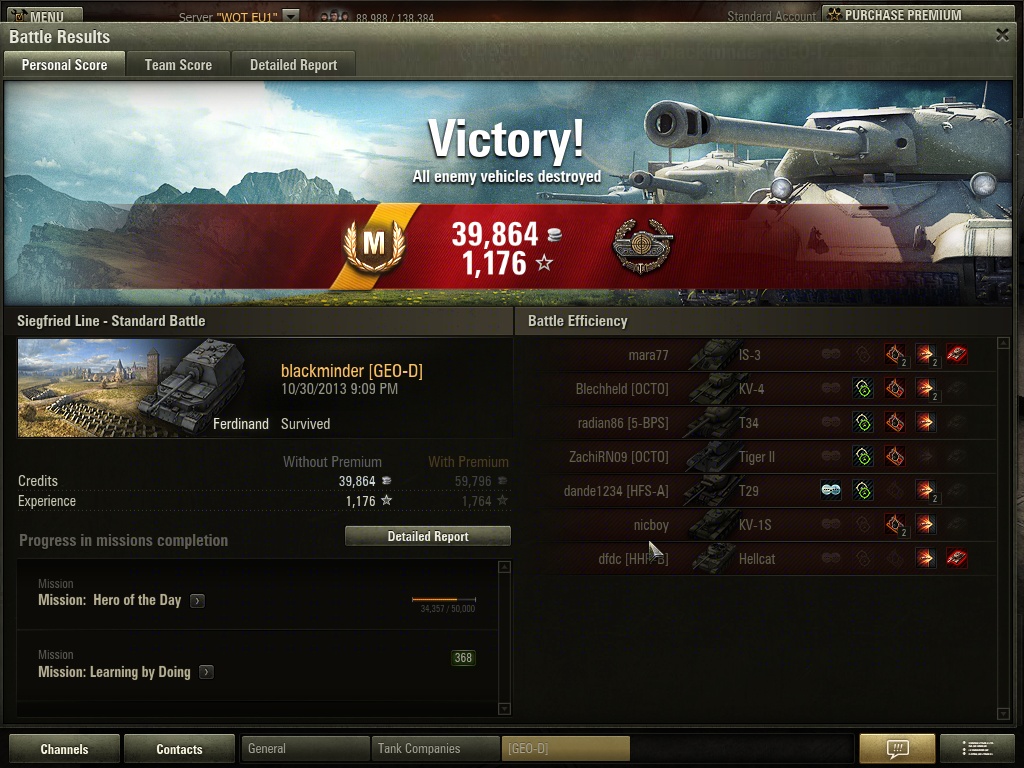Viewport: 1024px width, 768px height.
Task: Open the Detailed Report tab
Action: coord(293,65)
